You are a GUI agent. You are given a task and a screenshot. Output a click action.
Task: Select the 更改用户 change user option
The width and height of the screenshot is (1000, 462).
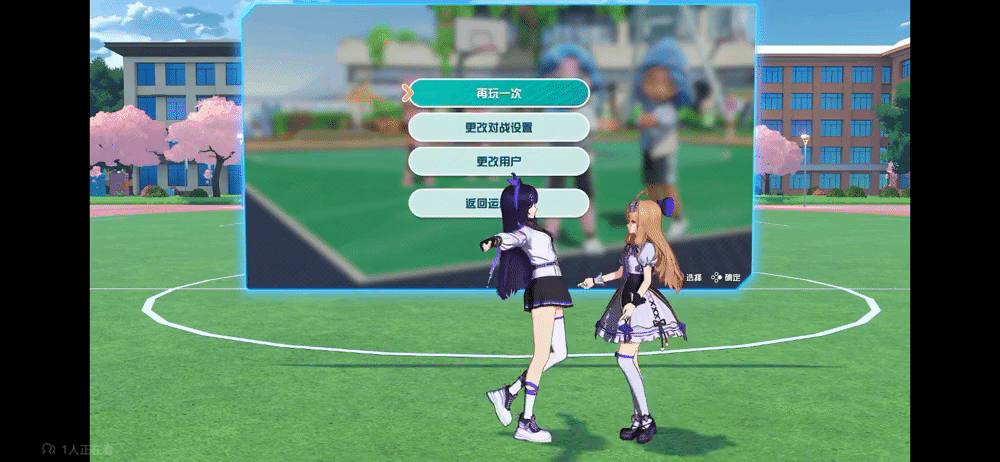coord(498,161)
